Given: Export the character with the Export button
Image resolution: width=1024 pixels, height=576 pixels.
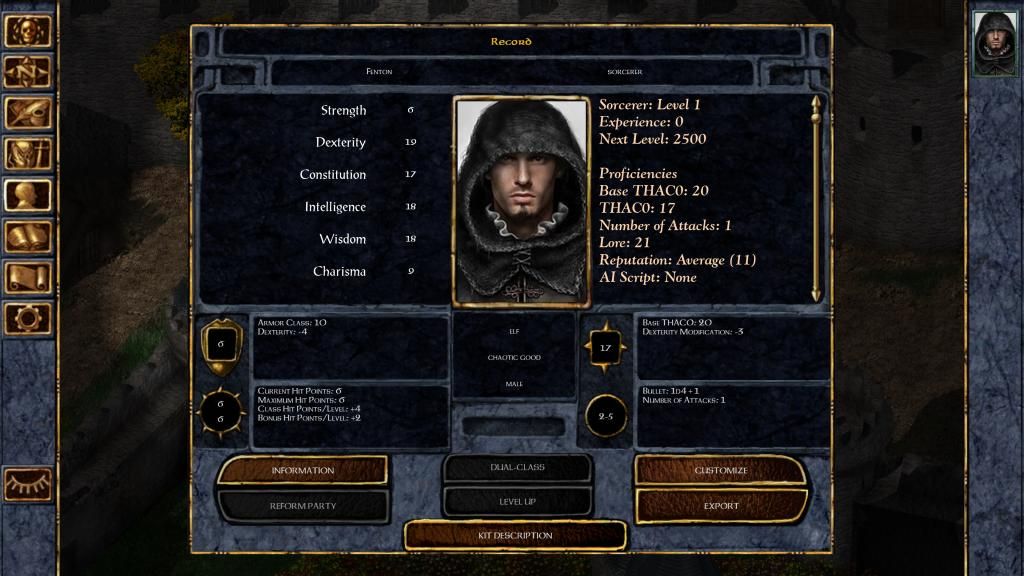Looking at the screenshot, I should pos(721,506).
